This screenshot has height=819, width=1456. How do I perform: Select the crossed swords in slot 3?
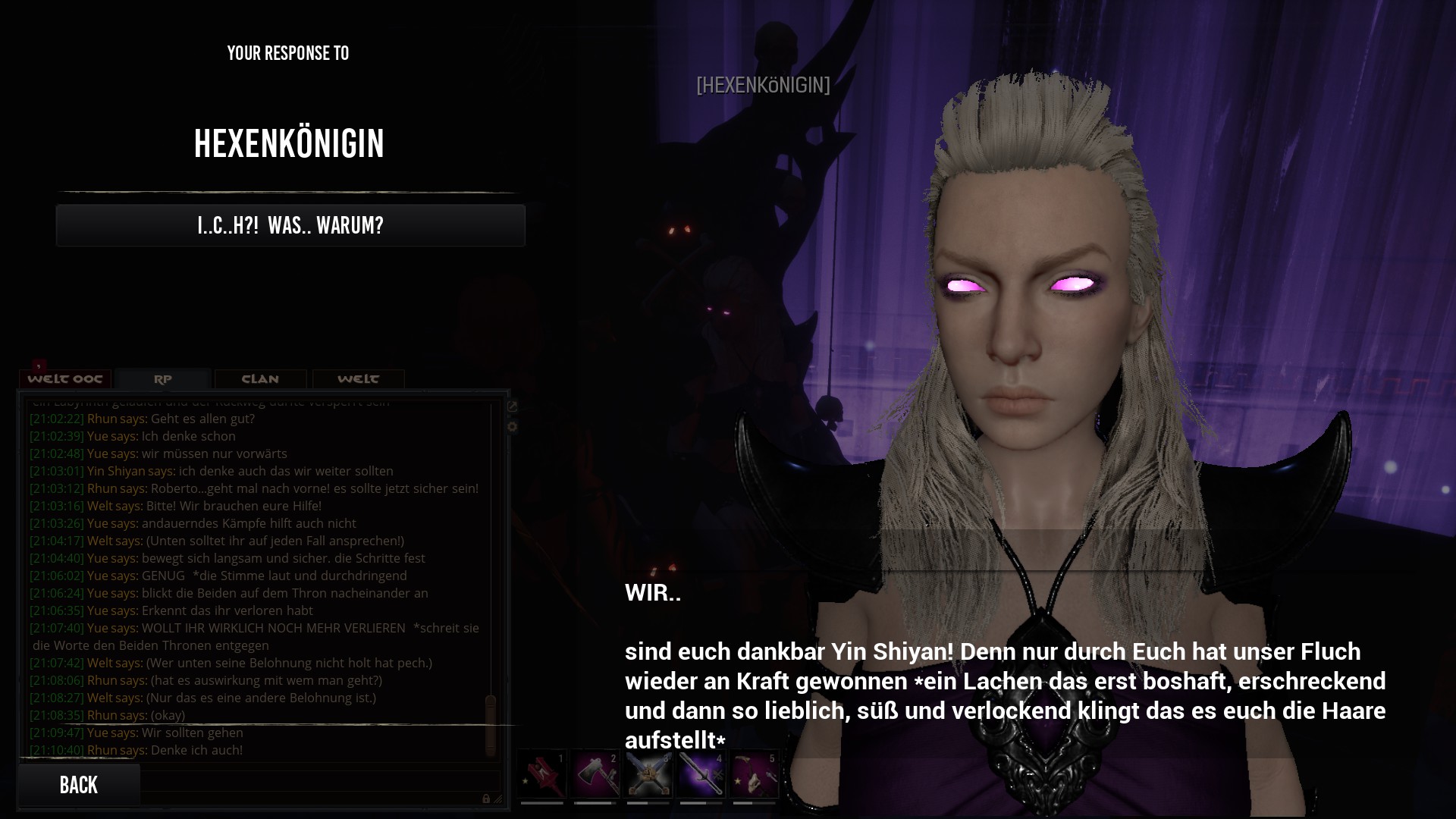[x=648, y=774]
